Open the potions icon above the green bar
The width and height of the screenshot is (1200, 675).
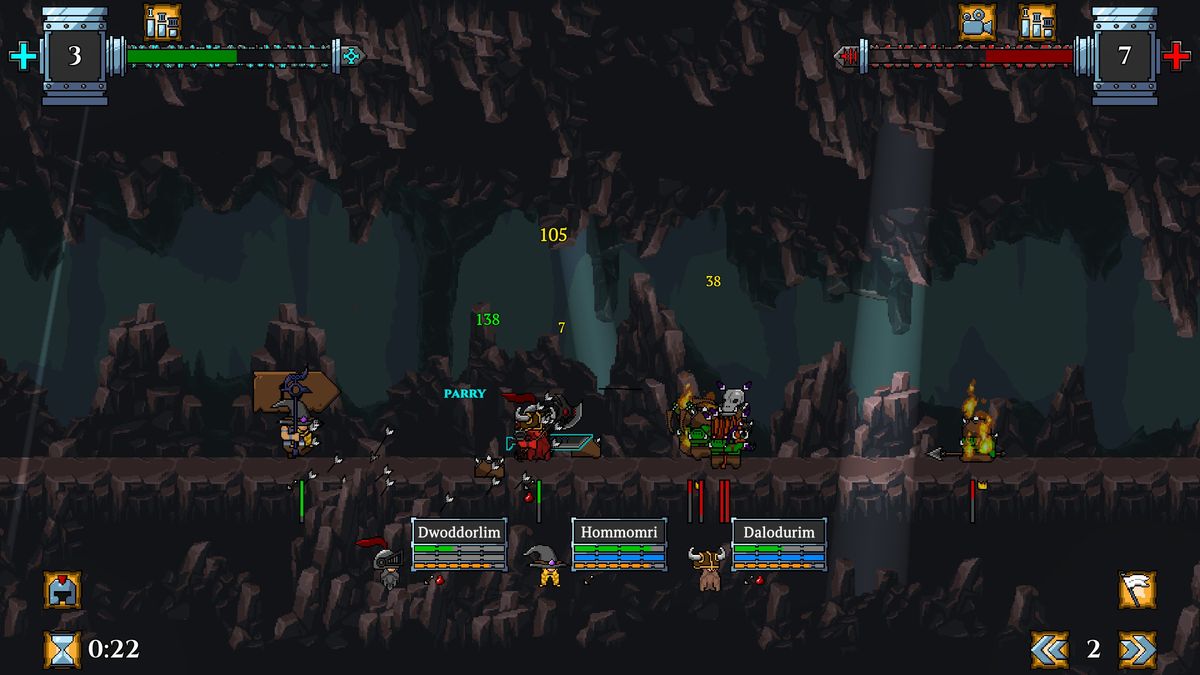pyautogui.click(x=162, y=22)
